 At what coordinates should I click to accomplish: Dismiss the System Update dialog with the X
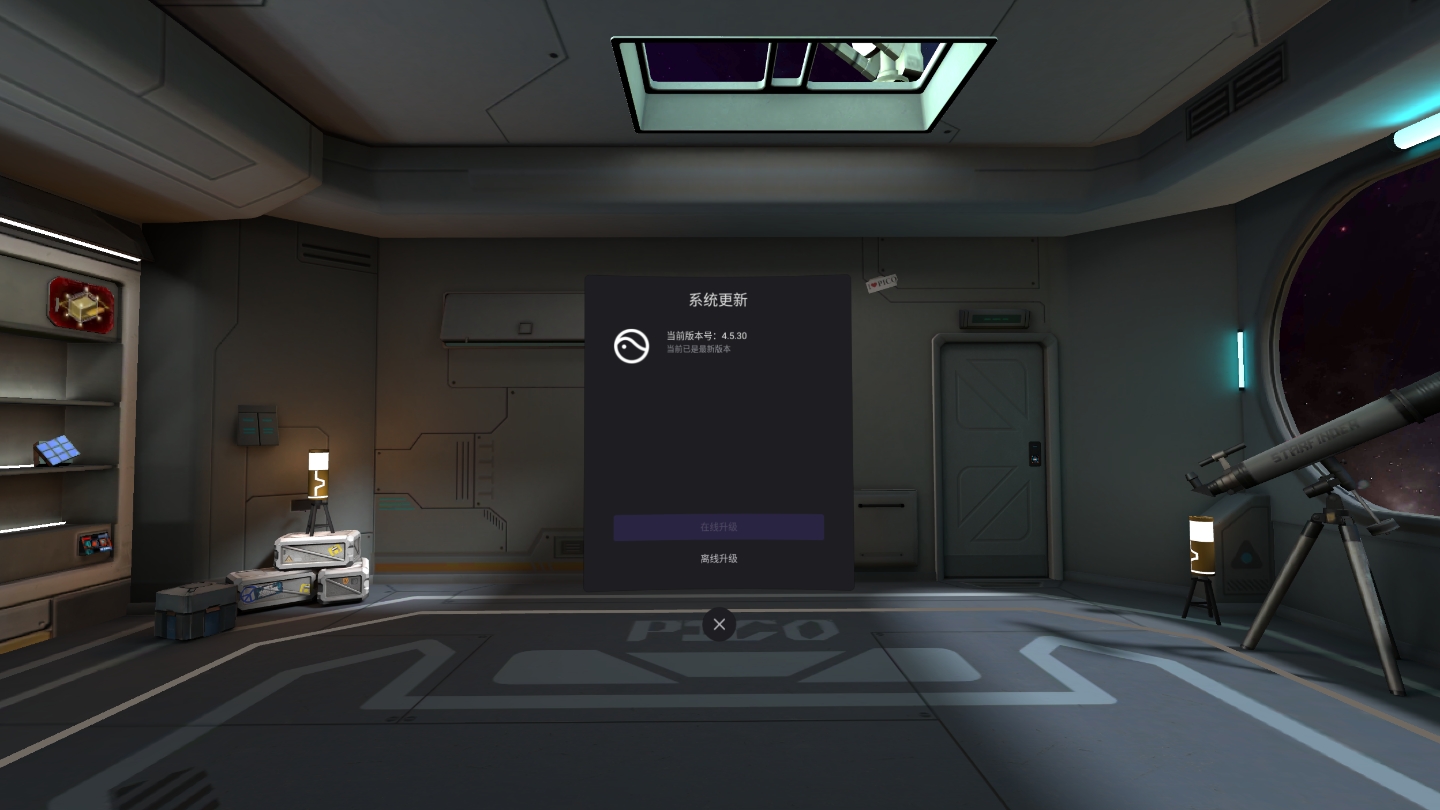point(719,623)
